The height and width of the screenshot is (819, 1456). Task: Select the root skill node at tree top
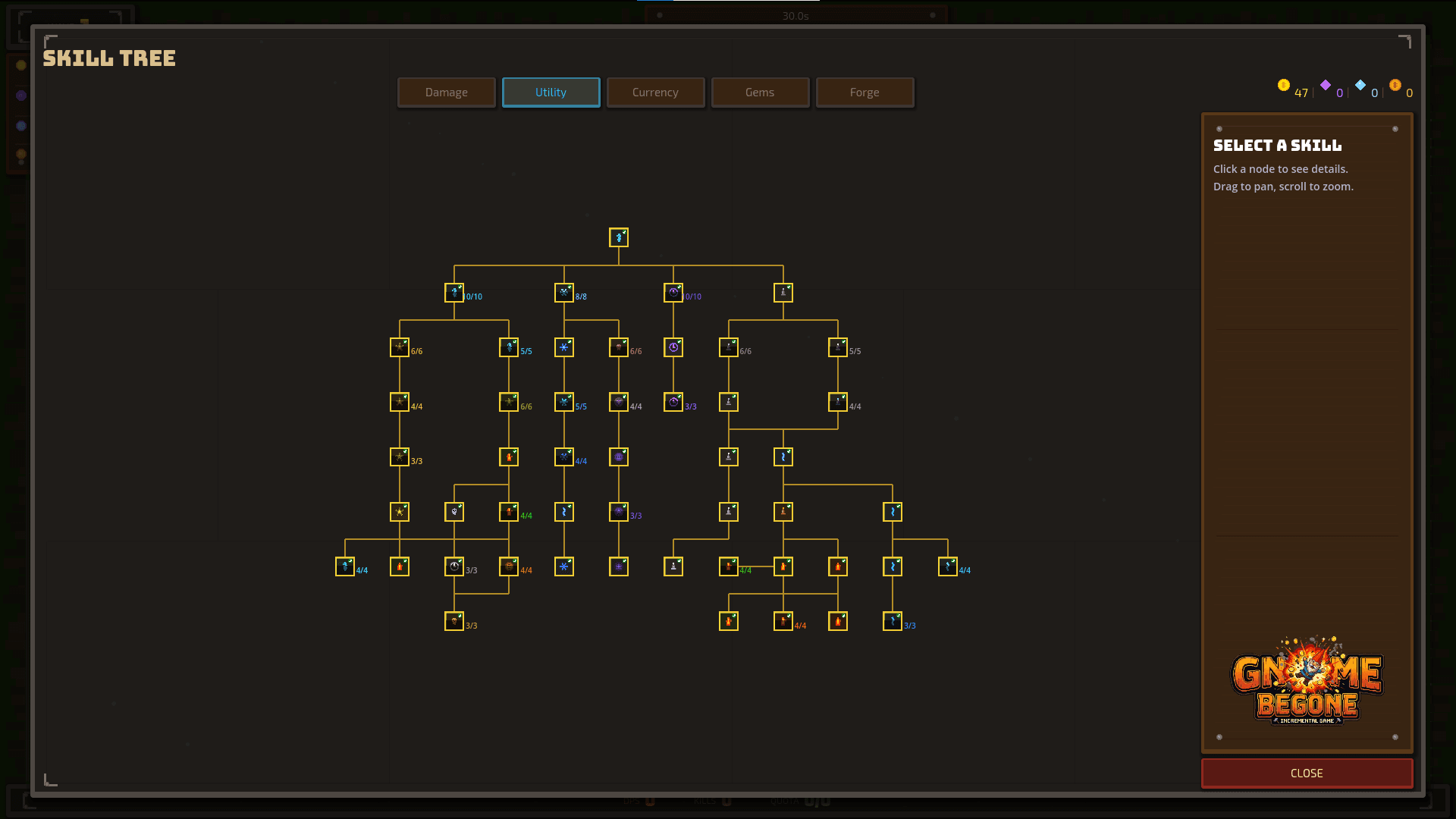point(619,237)
